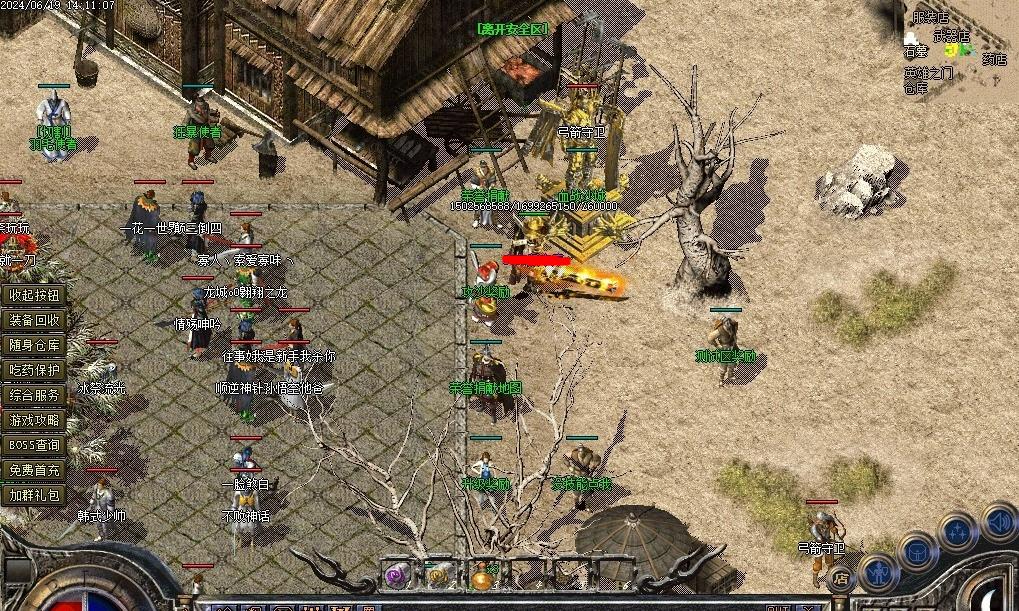Viewport: 1019px width, 611px height.
Task: Open the bag inventory icon
Action: [x=917, y=551]
